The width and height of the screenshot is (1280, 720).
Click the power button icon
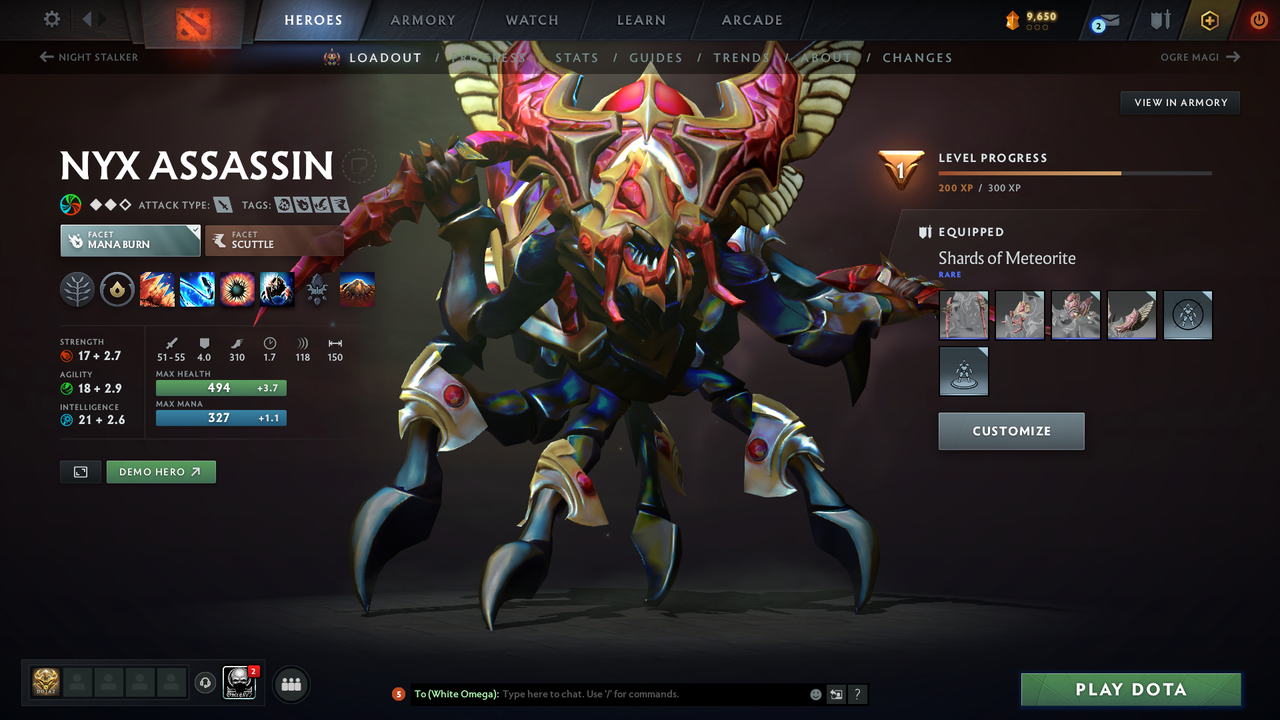[1258, 19]
